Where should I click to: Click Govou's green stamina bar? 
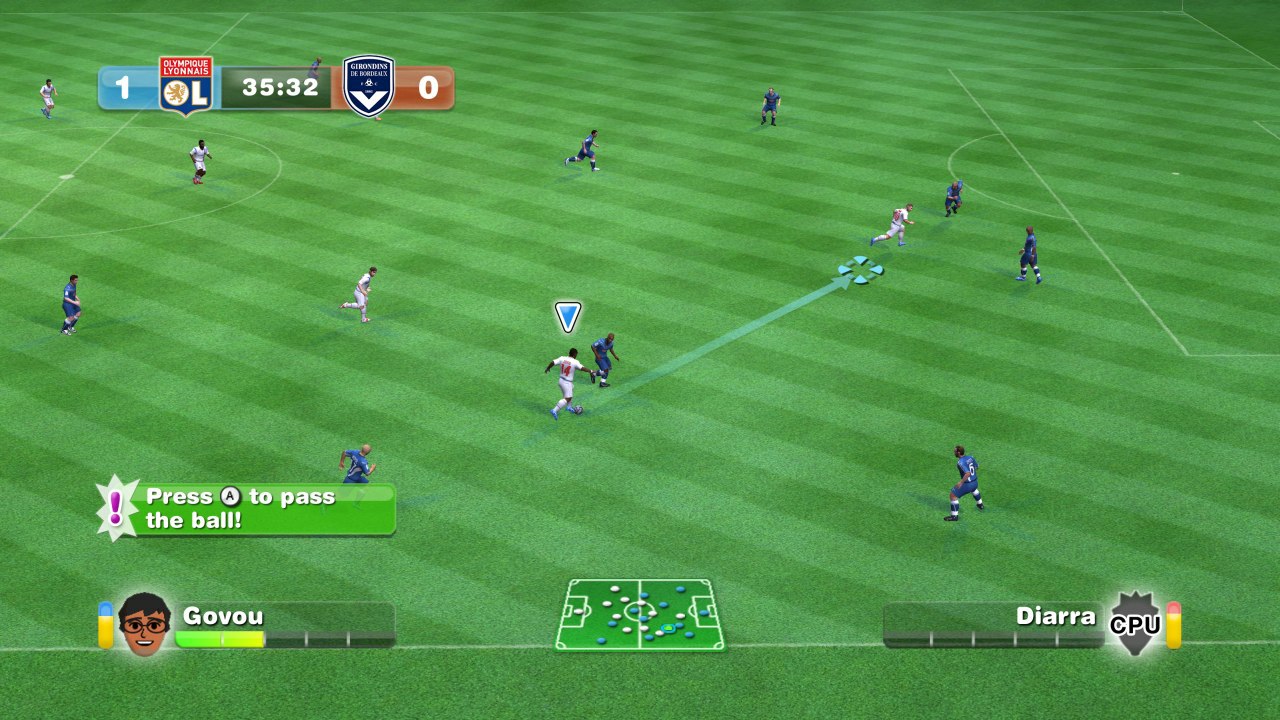point(220,640)
